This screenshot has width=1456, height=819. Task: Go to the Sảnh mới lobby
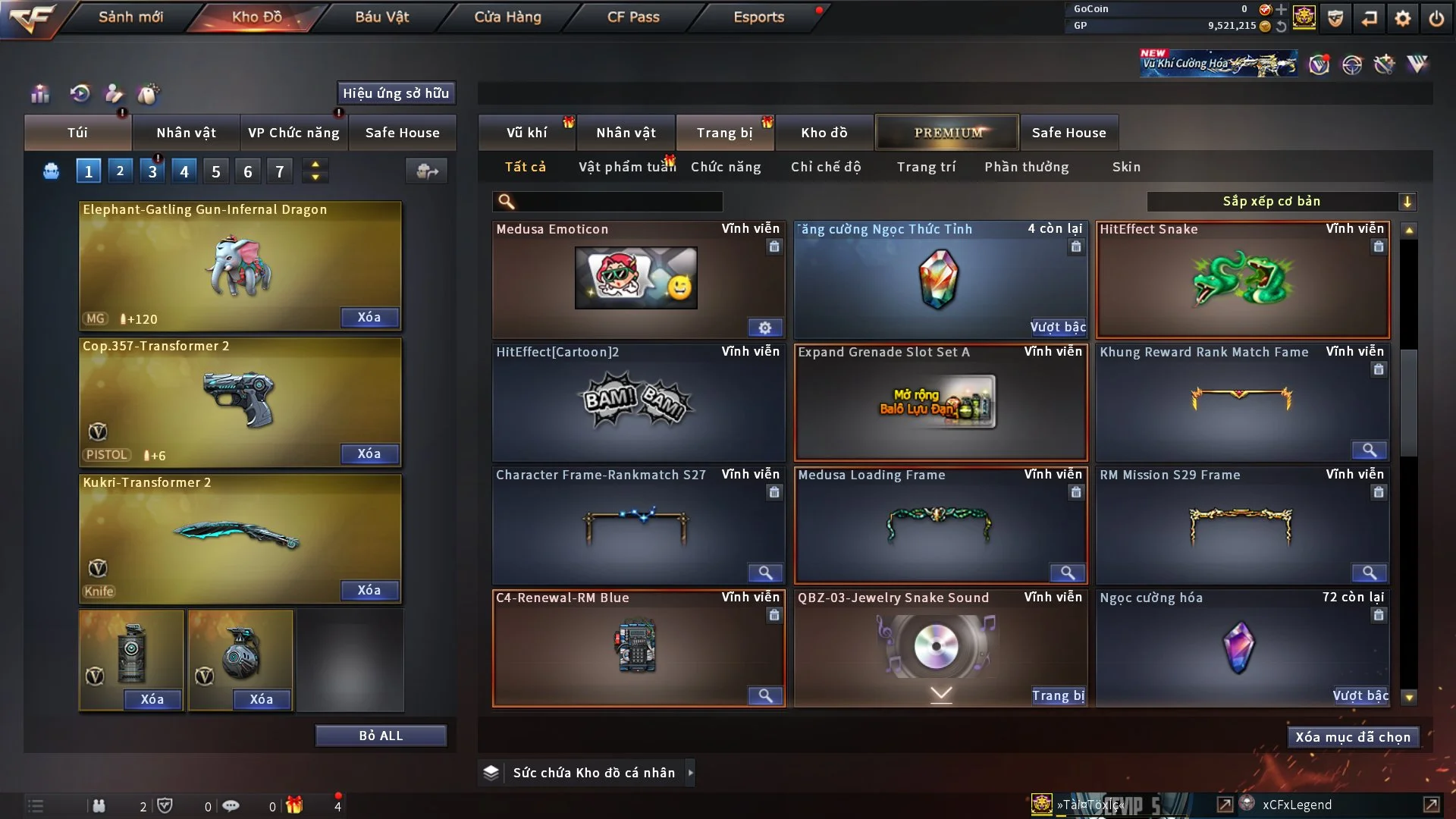(x=130, y=17)
